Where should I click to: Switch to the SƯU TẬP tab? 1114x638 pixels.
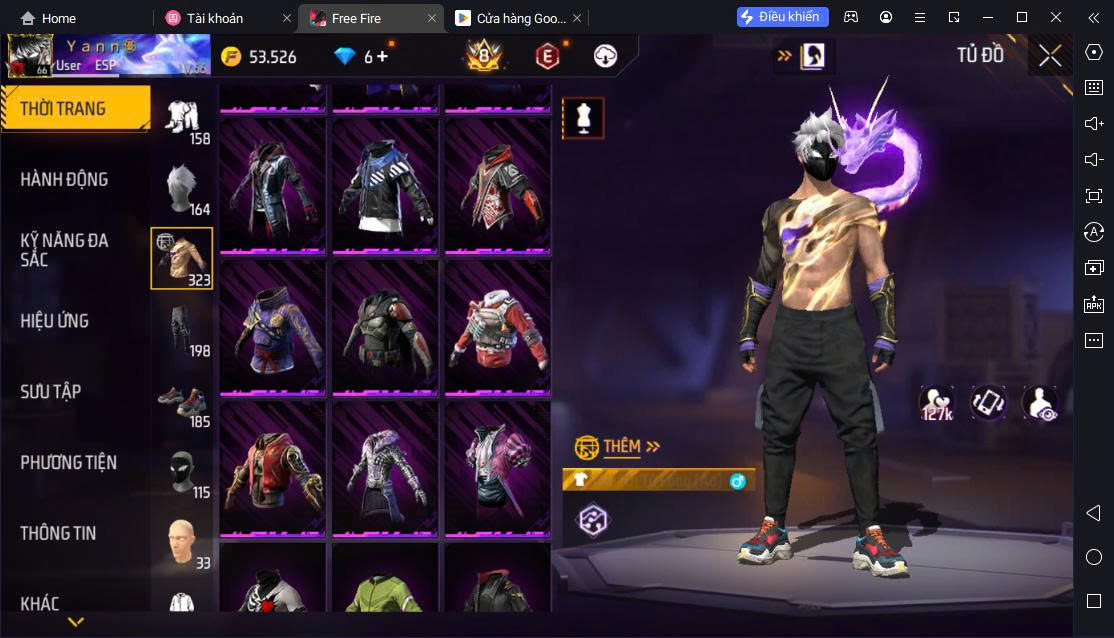click(x=51, y=392)
